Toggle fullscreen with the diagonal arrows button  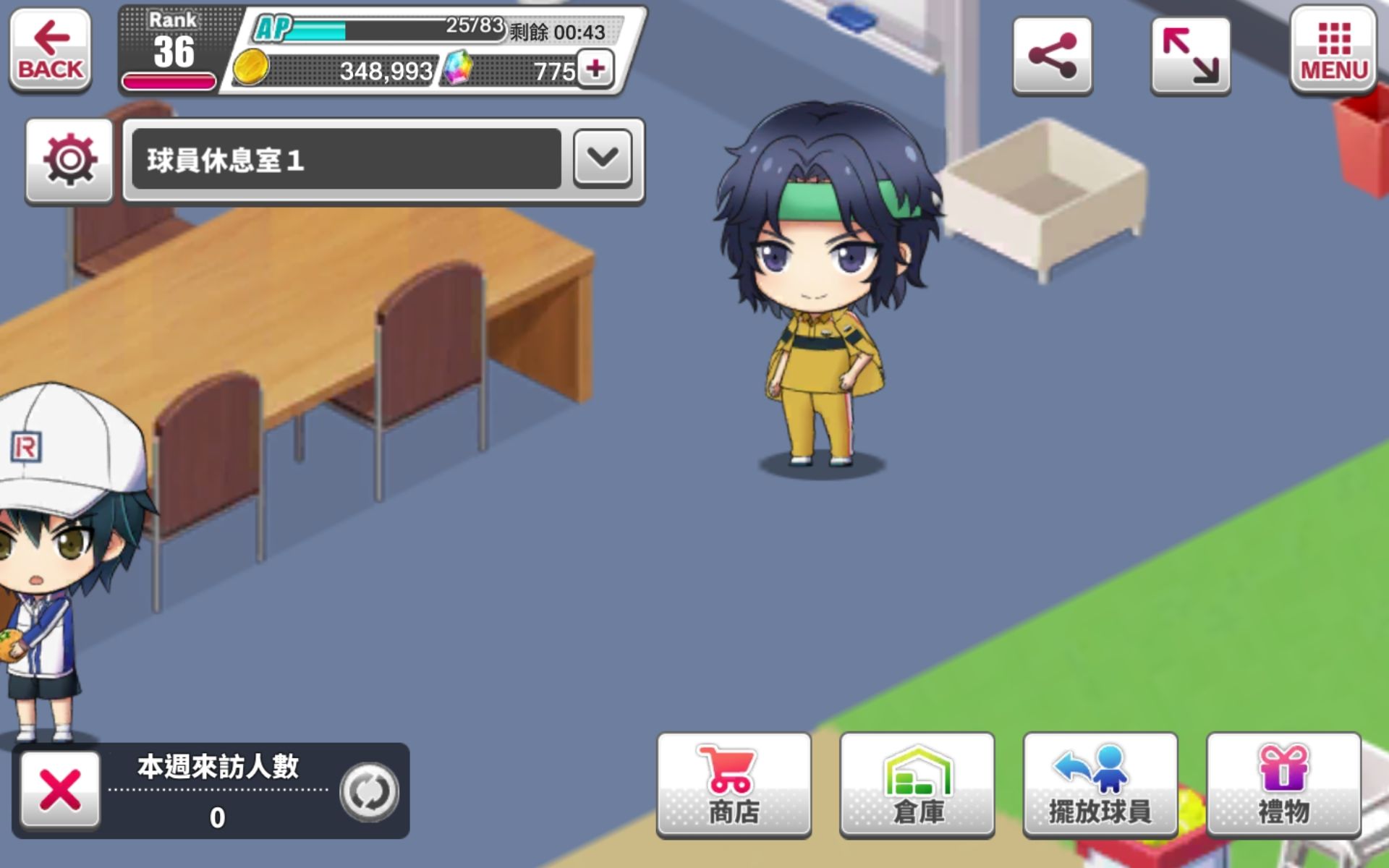click(1190, 56)
